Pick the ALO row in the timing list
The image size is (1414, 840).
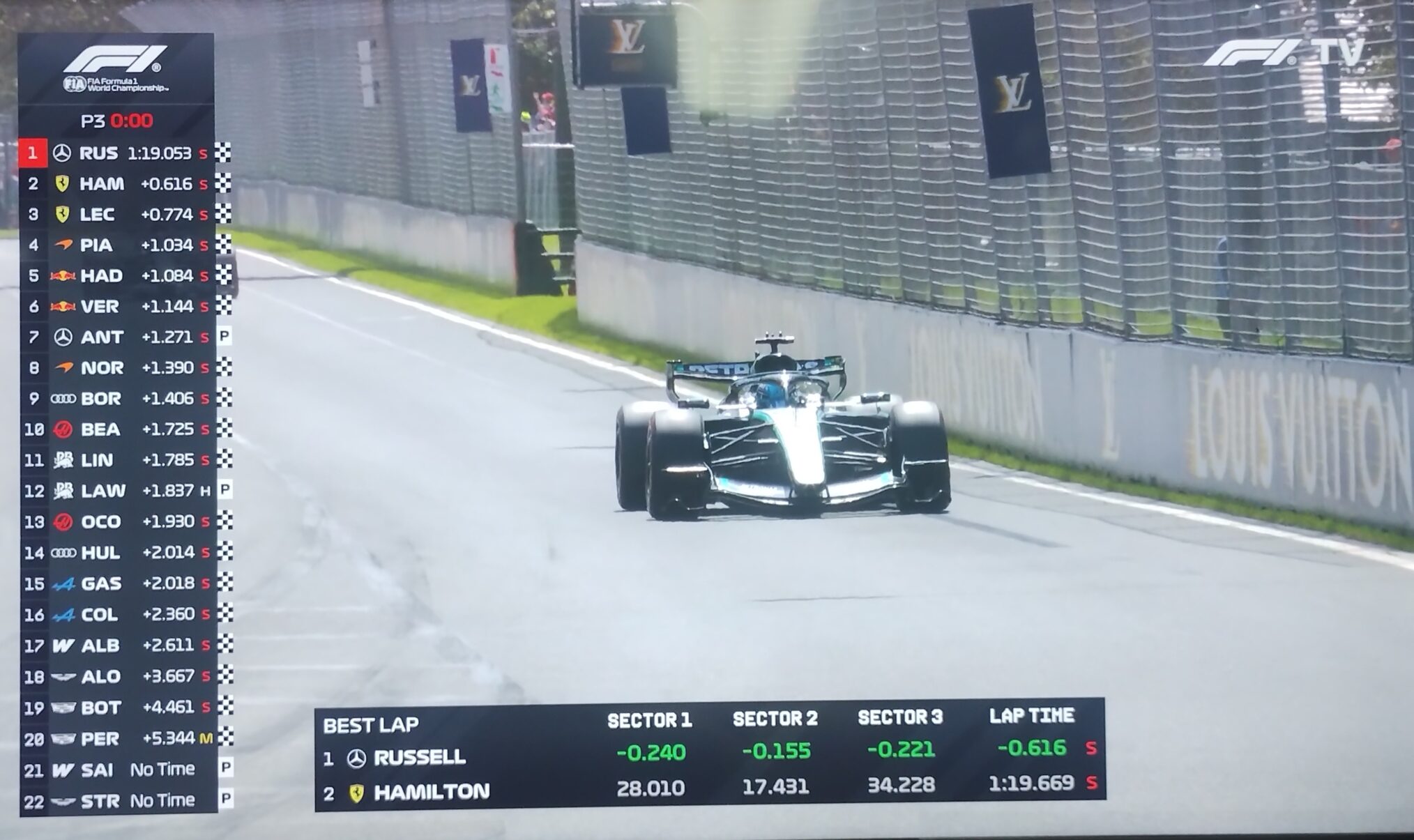click(119, 676)
